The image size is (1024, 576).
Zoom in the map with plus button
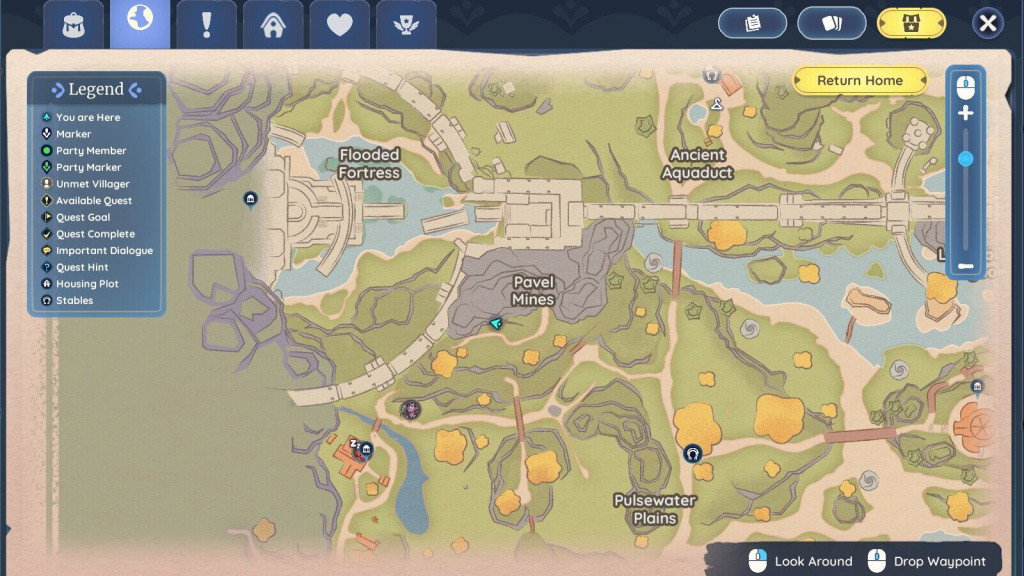point(965,113)
